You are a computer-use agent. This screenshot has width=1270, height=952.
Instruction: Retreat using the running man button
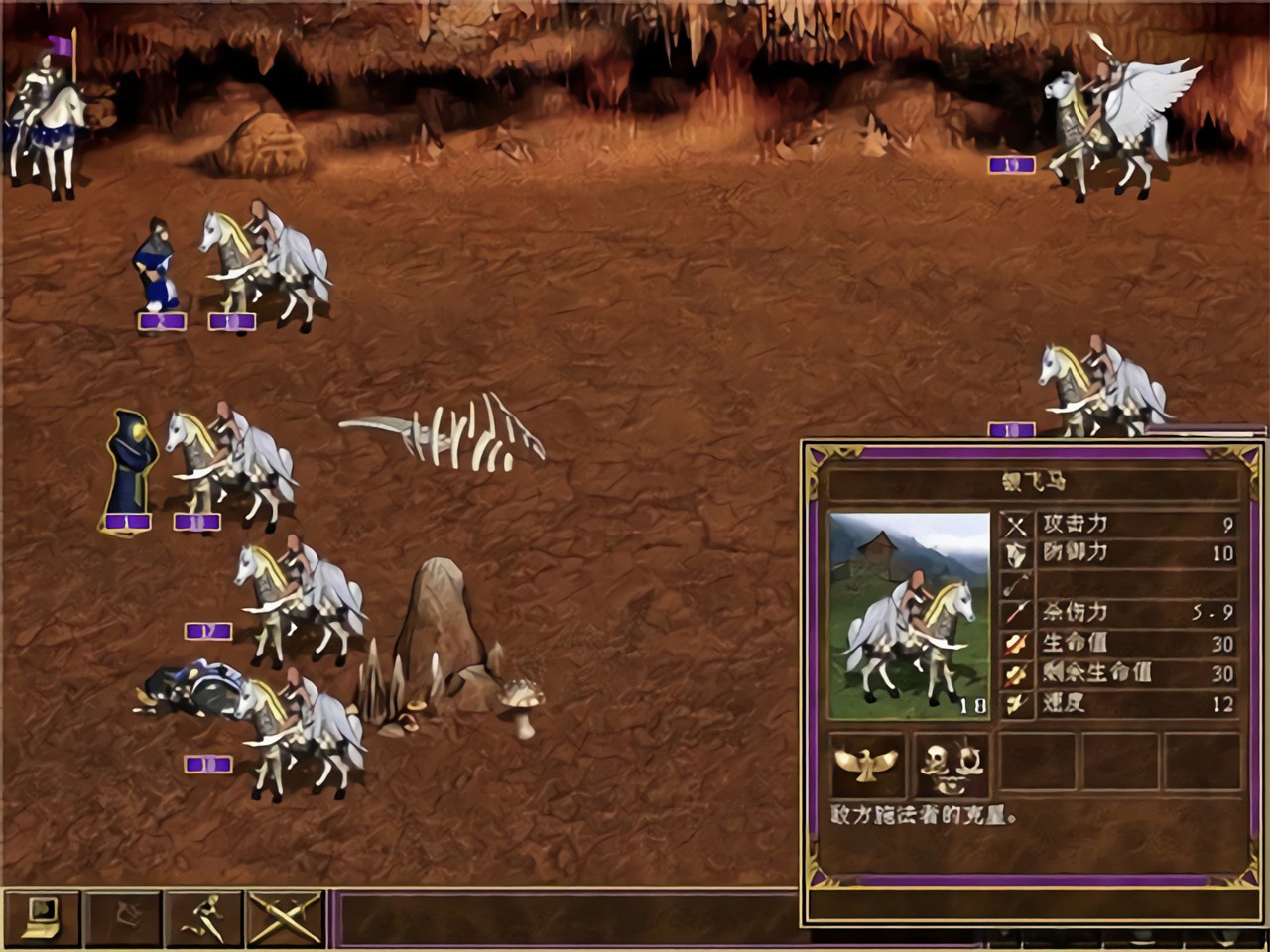click(x=204, y=917)
